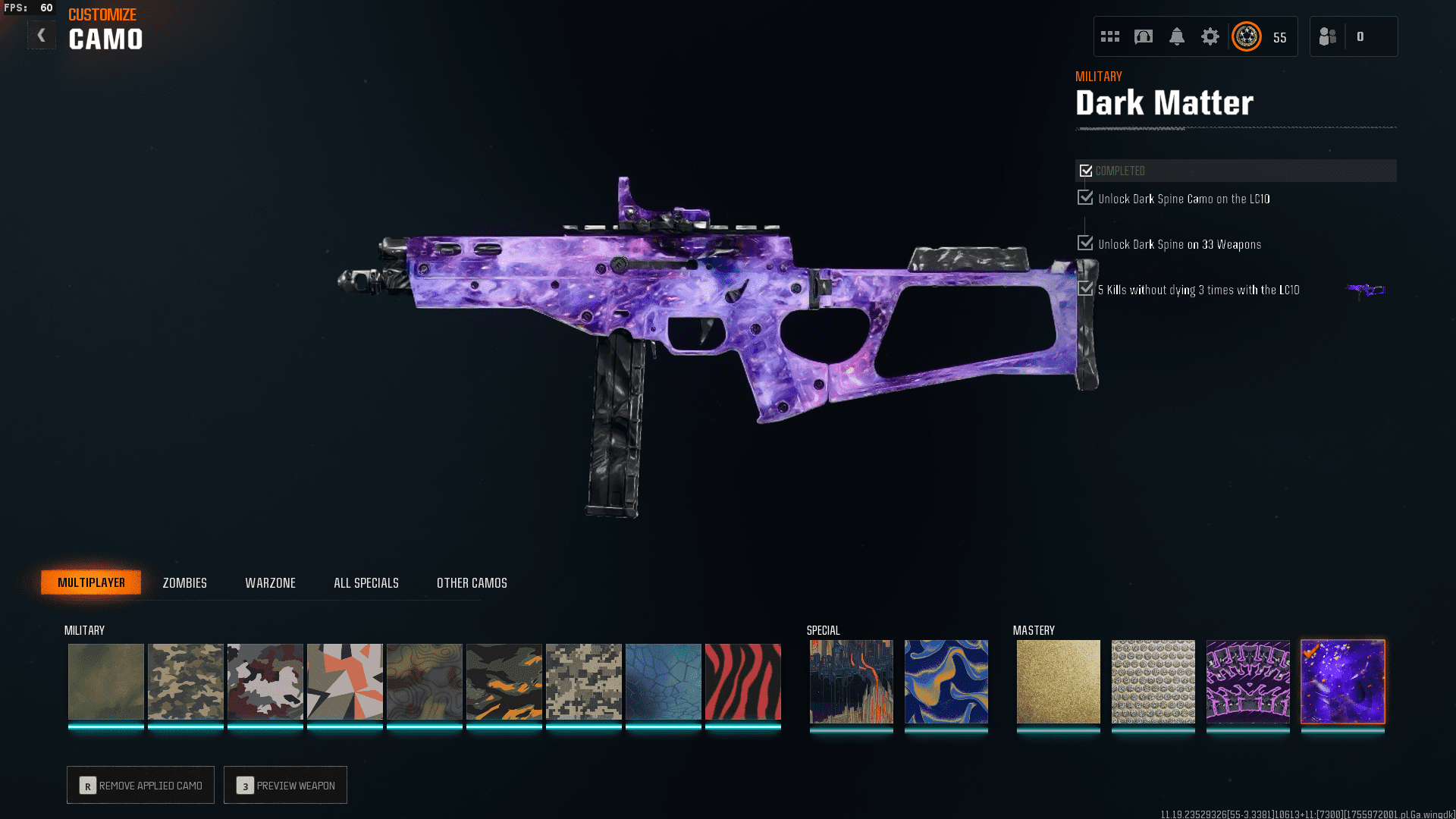Screen dimensions: 1456x819
Task: Open the Warzone camo tab
Action: [x=270, y=582]
